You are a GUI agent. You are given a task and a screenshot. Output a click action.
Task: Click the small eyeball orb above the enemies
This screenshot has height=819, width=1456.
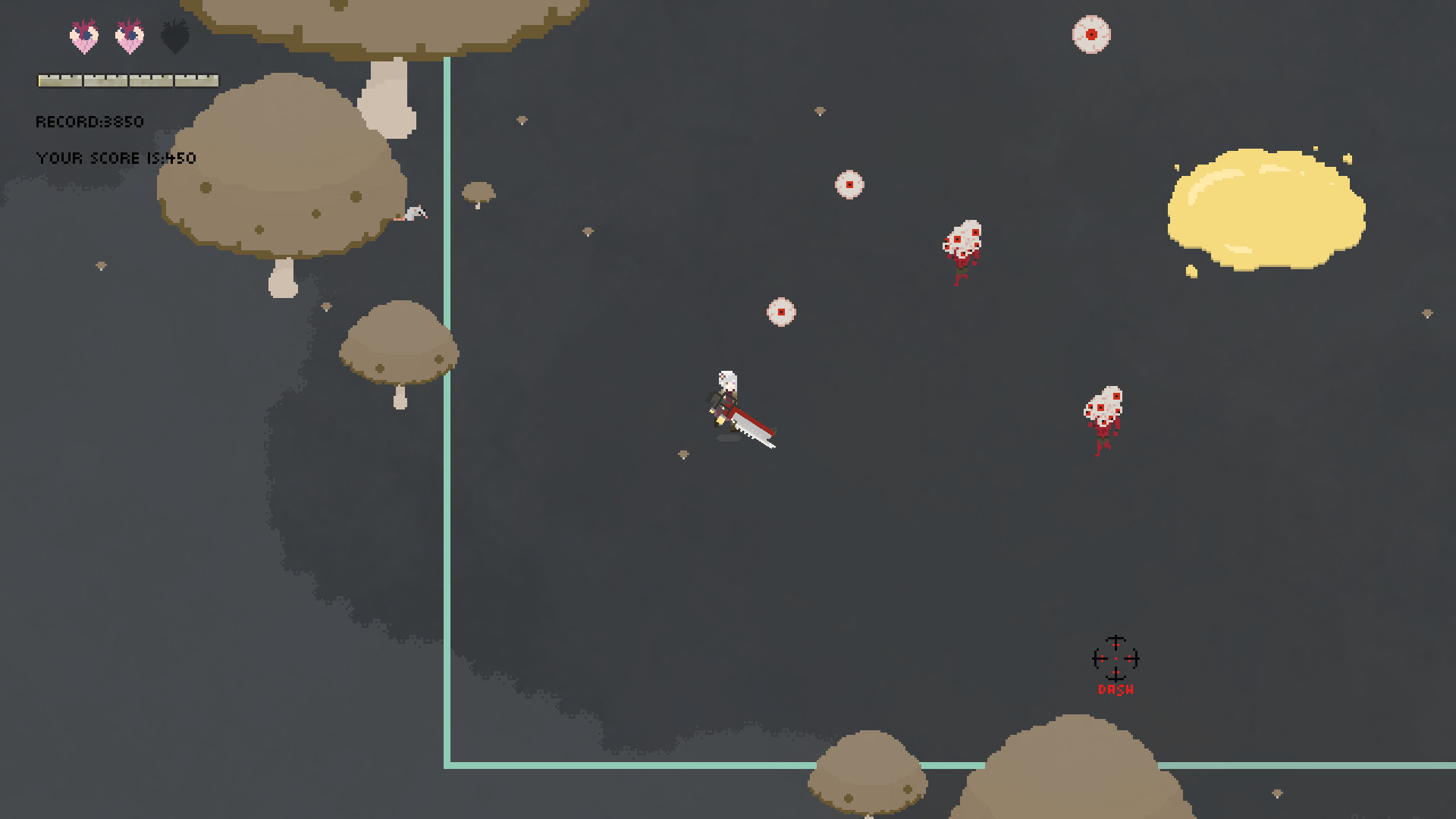click(849, 184)
